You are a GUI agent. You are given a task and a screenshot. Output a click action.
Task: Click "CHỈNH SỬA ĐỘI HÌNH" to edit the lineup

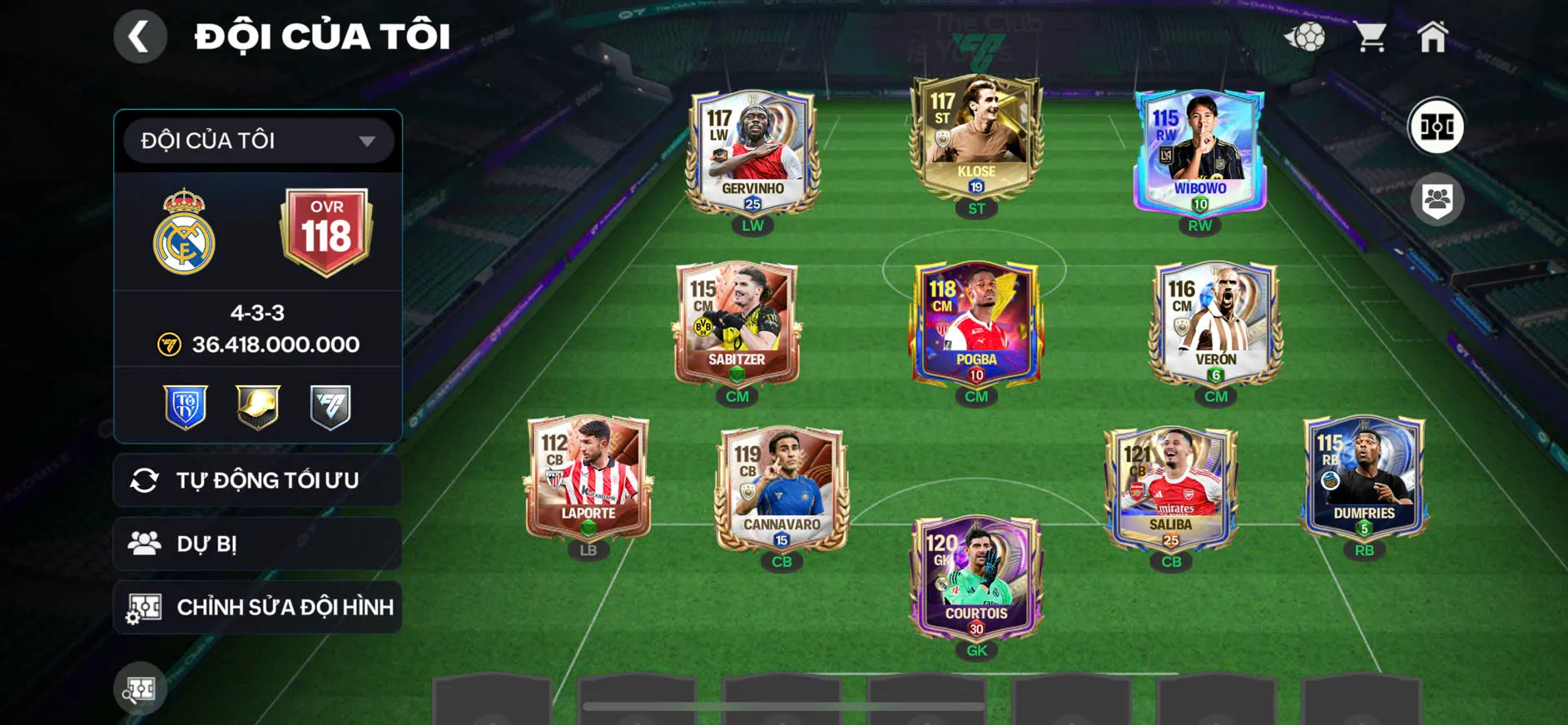256,608
